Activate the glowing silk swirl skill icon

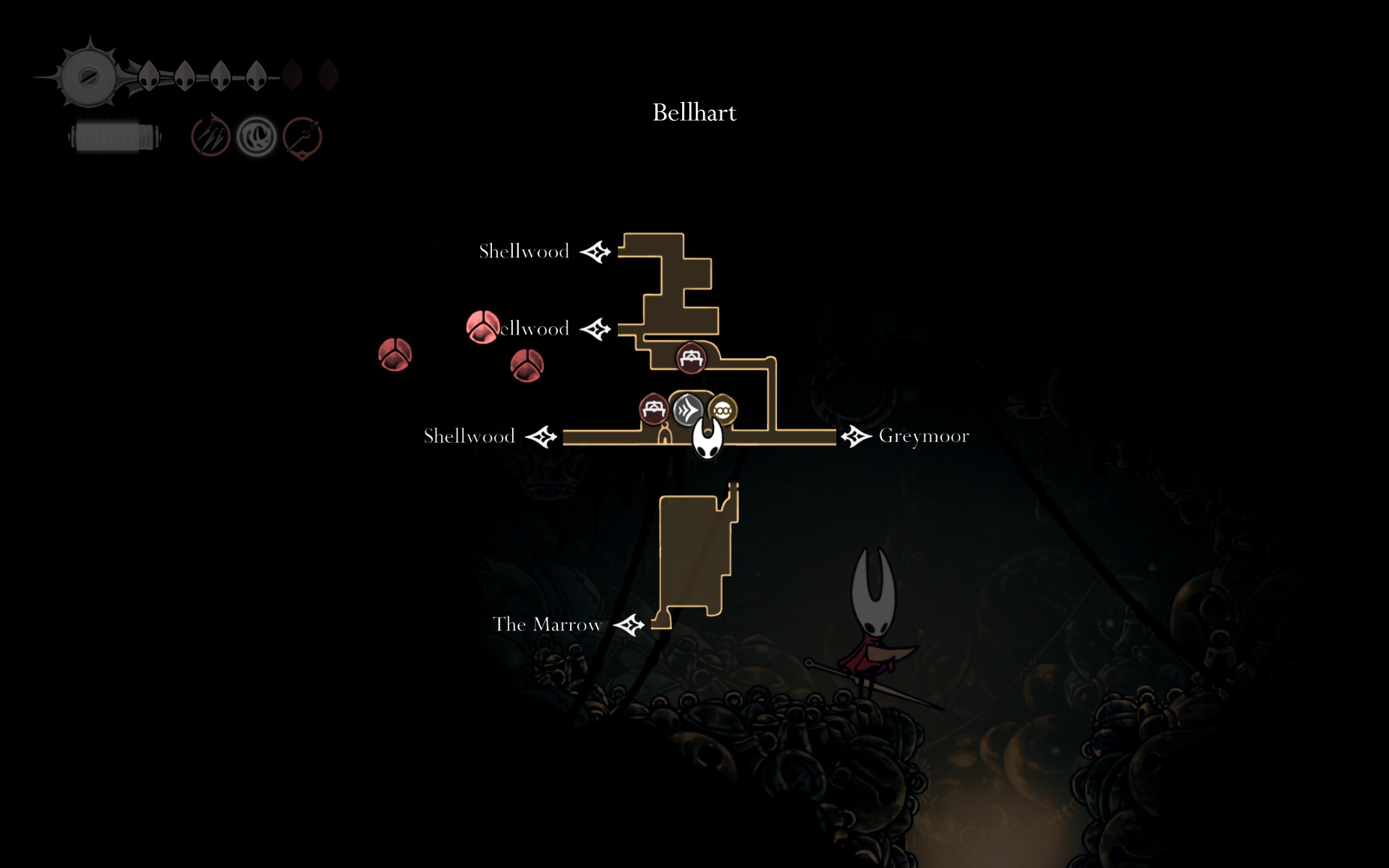(257, 136)
